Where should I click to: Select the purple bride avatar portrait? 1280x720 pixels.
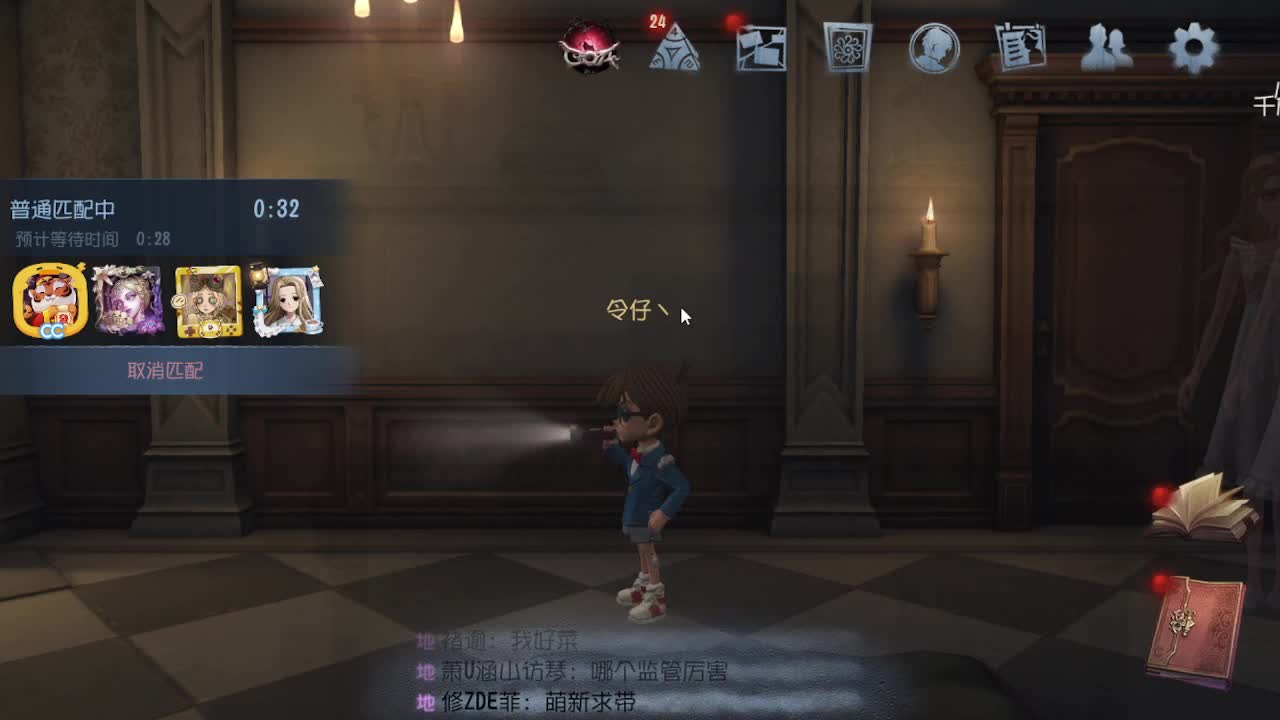[128, 301]
